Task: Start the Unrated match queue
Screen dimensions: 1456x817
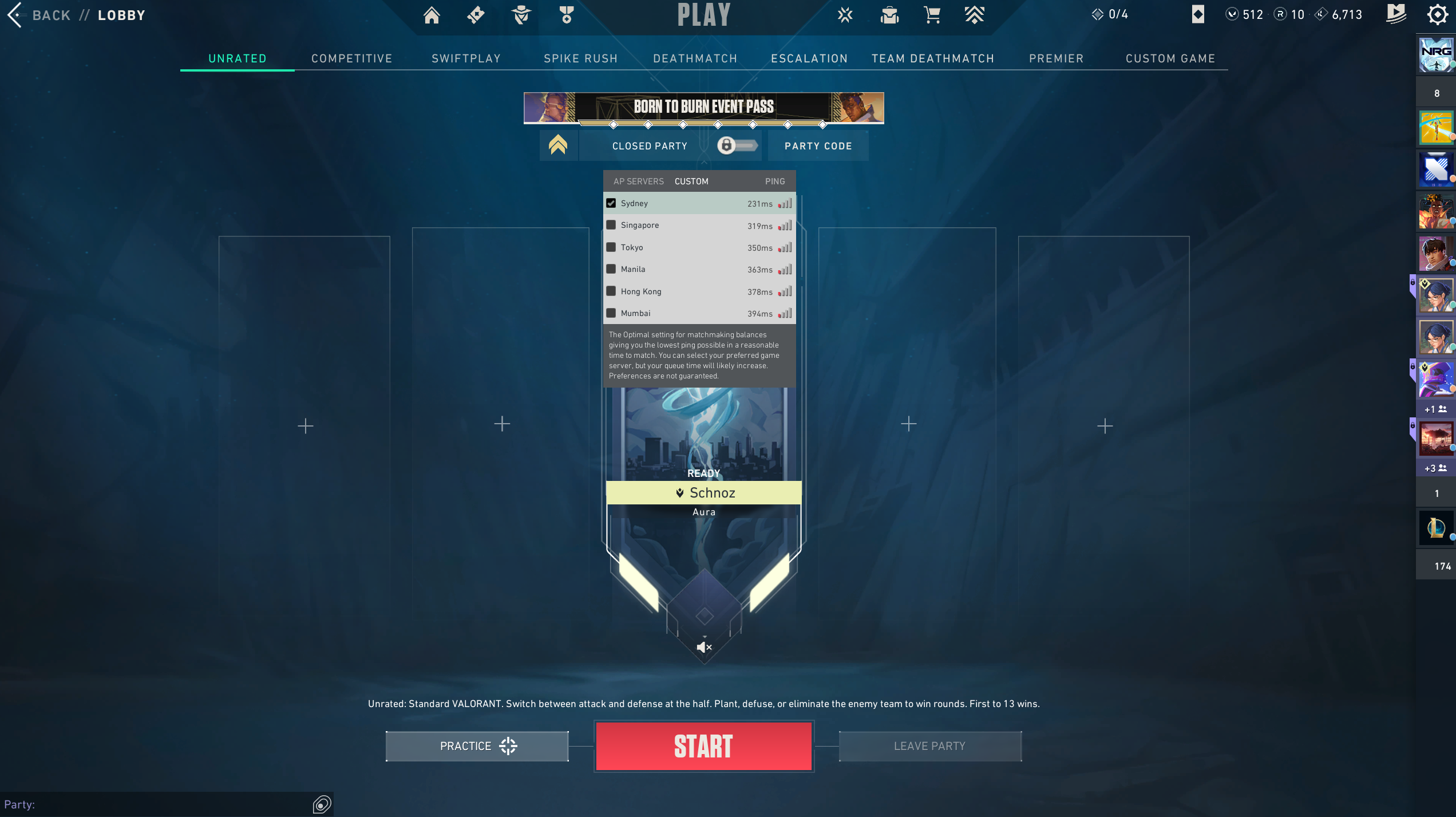Action: [x=703, y=746]
